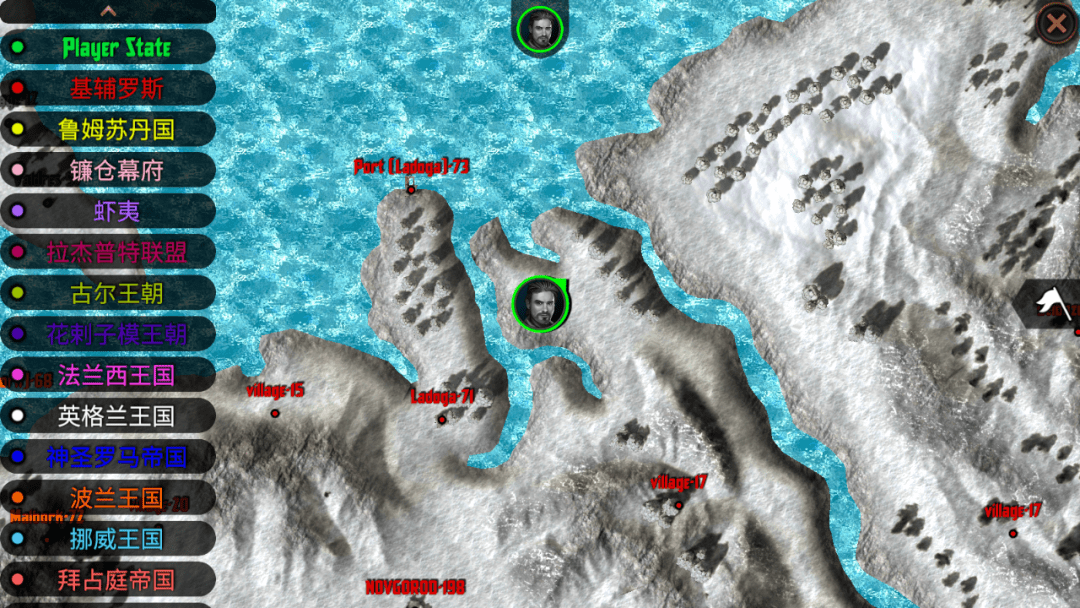Close the map view with the X button

[1055, 23]
